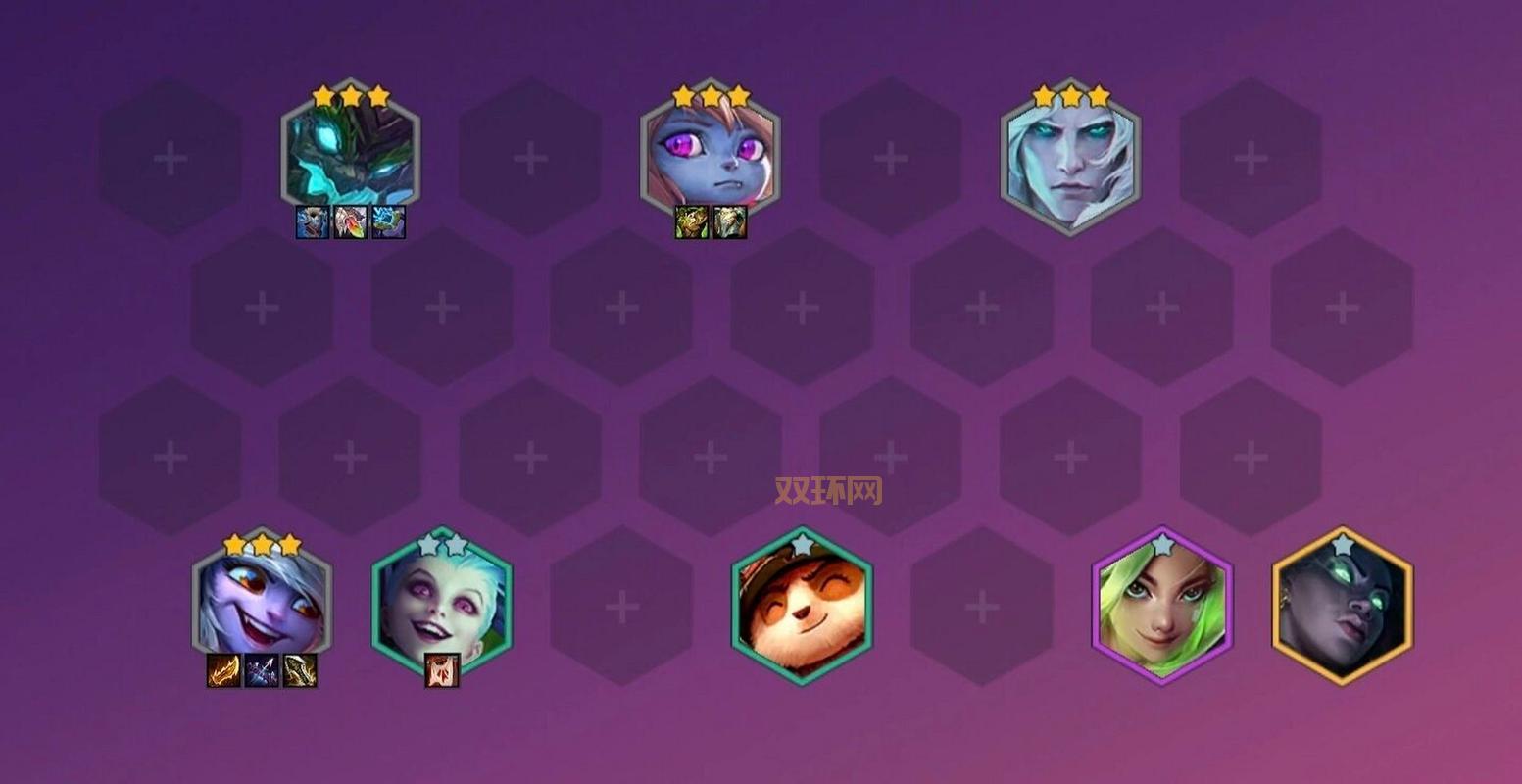Viewport: 1522px width, 784px height.
Task: Select the three-star Tristana unit tile
Action: click(x=262, y=604)
